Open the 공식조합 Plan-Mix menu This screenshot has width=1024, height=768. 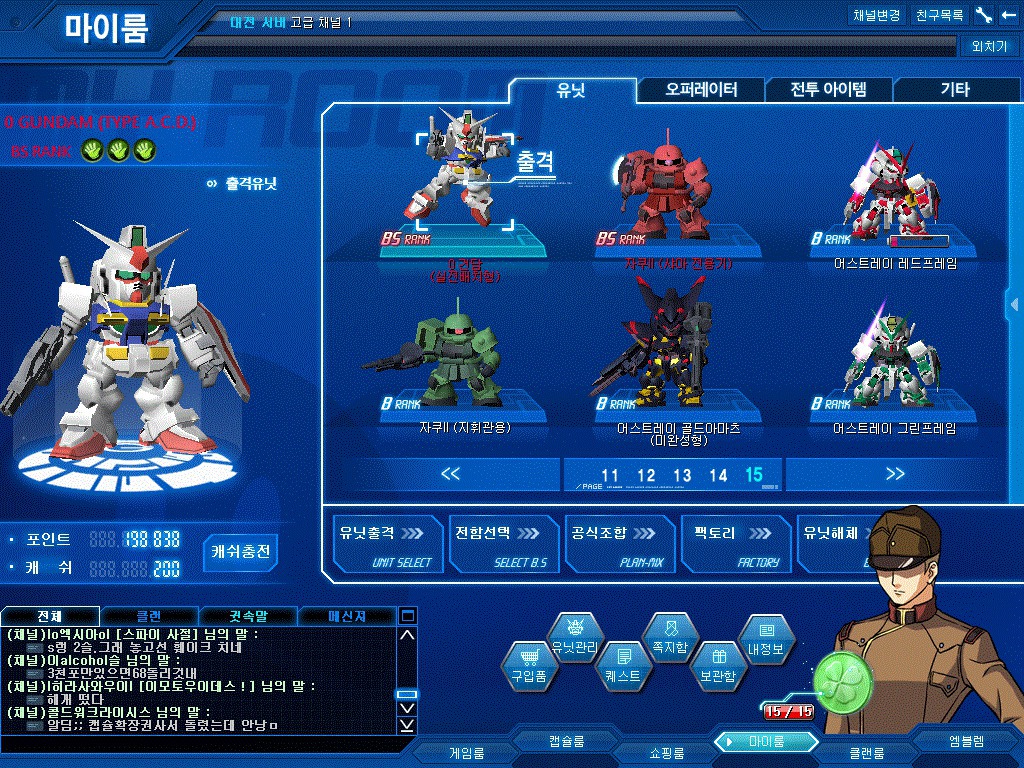619,545
